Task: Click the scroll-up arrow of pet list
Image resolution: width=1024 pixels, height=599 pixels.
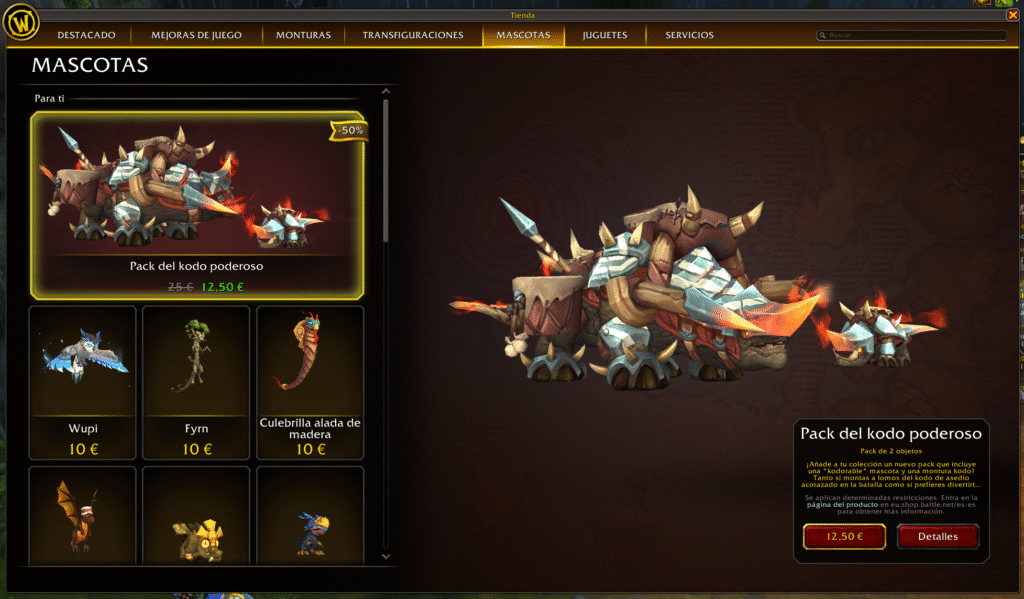Action: (386, 93)
